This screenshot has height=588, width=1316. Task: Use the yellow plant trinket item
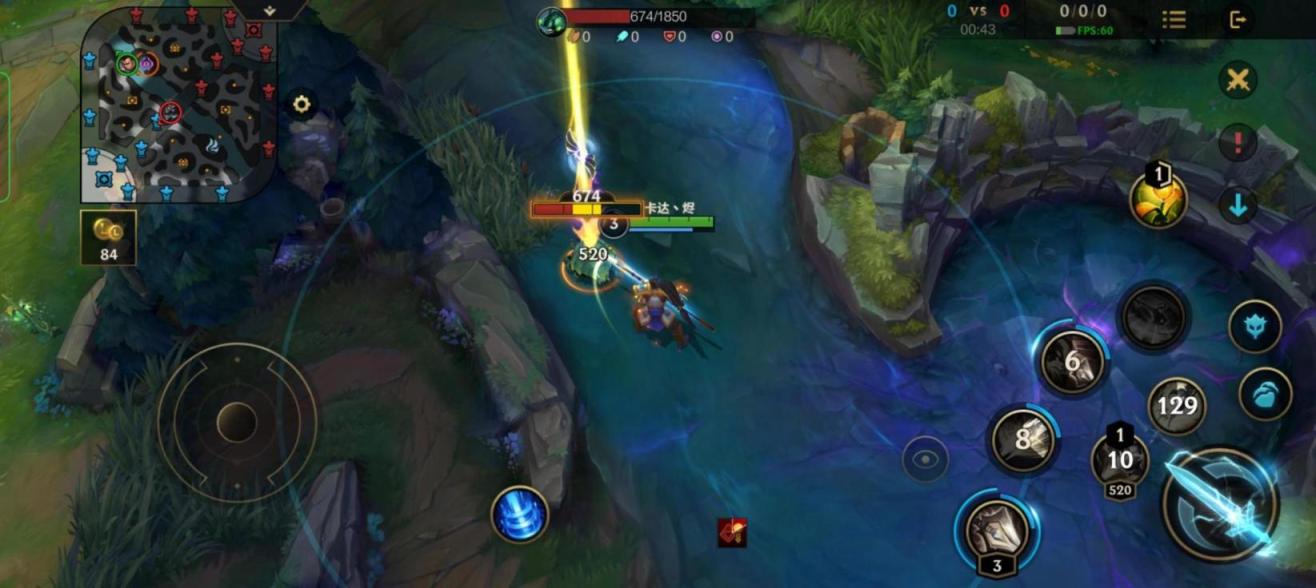pos(1158,199)
